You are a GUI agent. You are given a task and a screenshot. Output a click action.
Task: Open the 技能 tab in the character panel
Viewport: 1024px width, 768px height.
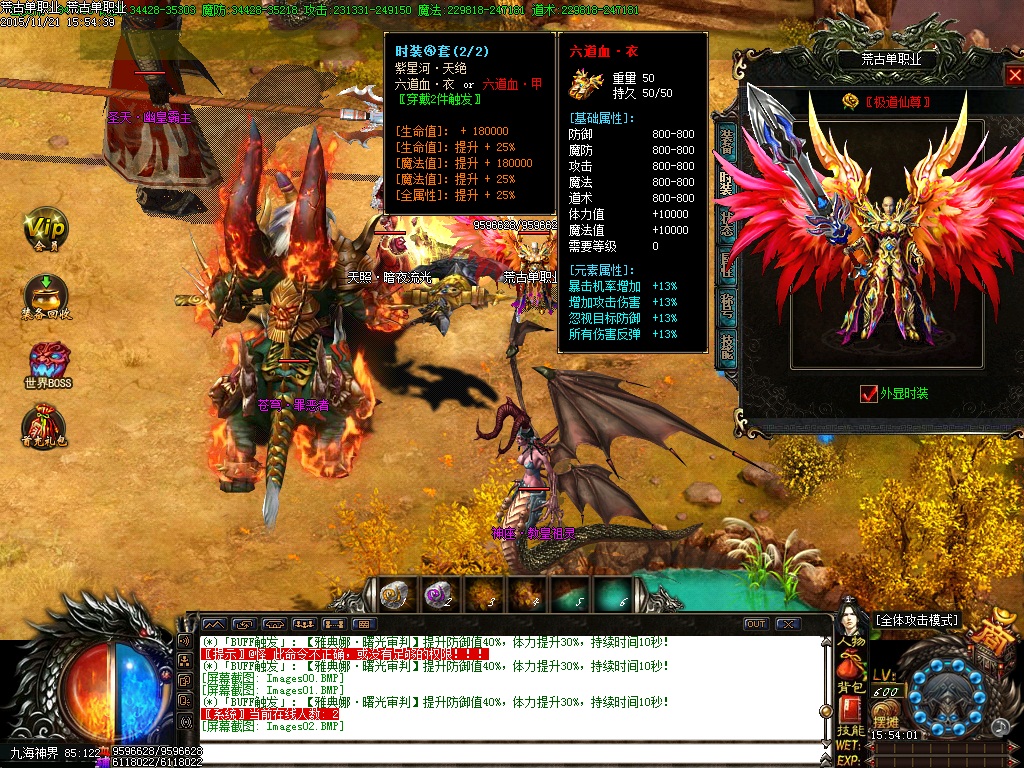(x=727, y=343)
